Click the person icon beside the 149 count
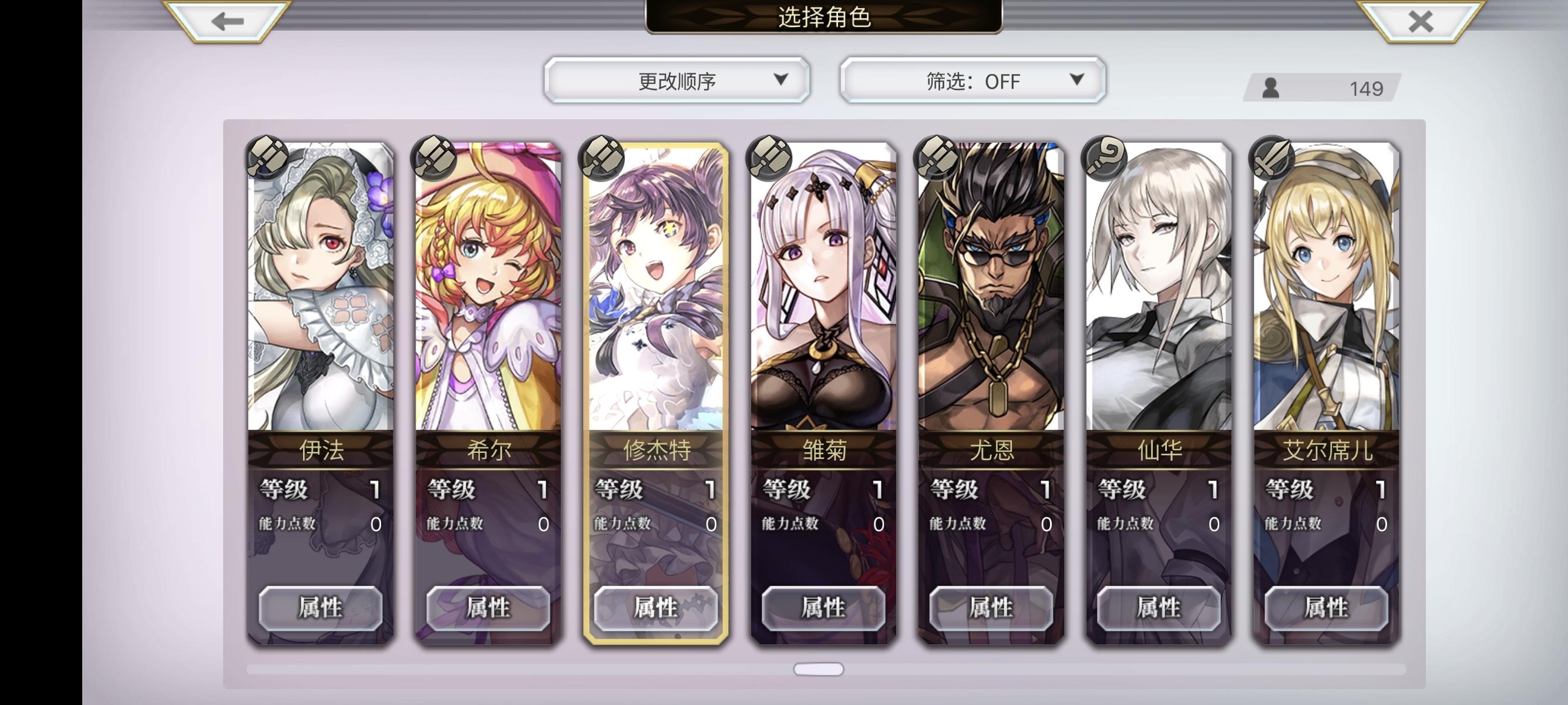 [x=1272, y=88]
